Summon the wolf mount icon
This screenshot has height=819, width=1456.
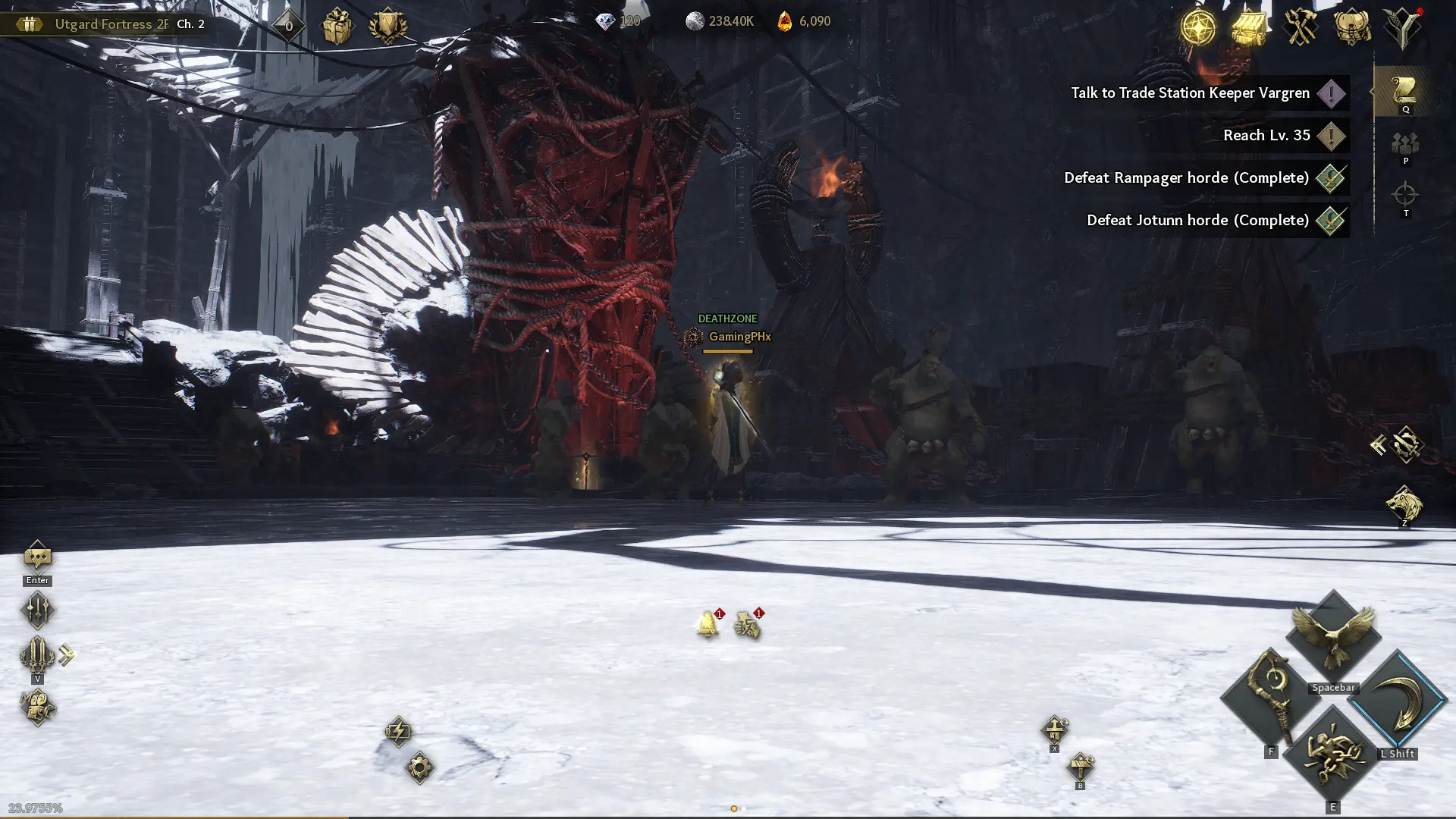[1404, 504]
